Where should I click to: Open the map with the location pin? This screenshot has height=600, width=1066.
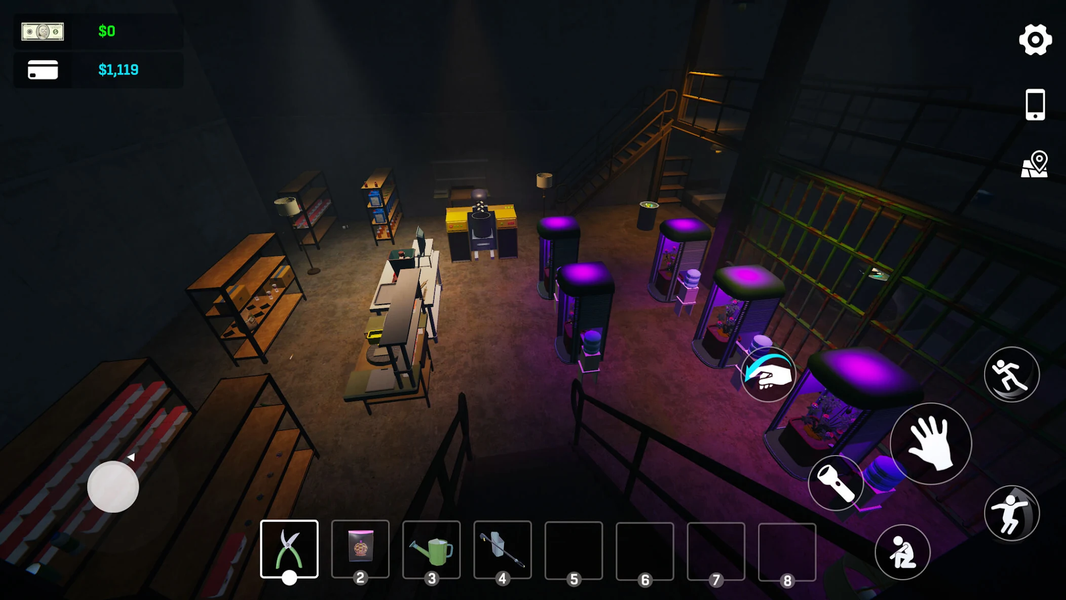1035,165
